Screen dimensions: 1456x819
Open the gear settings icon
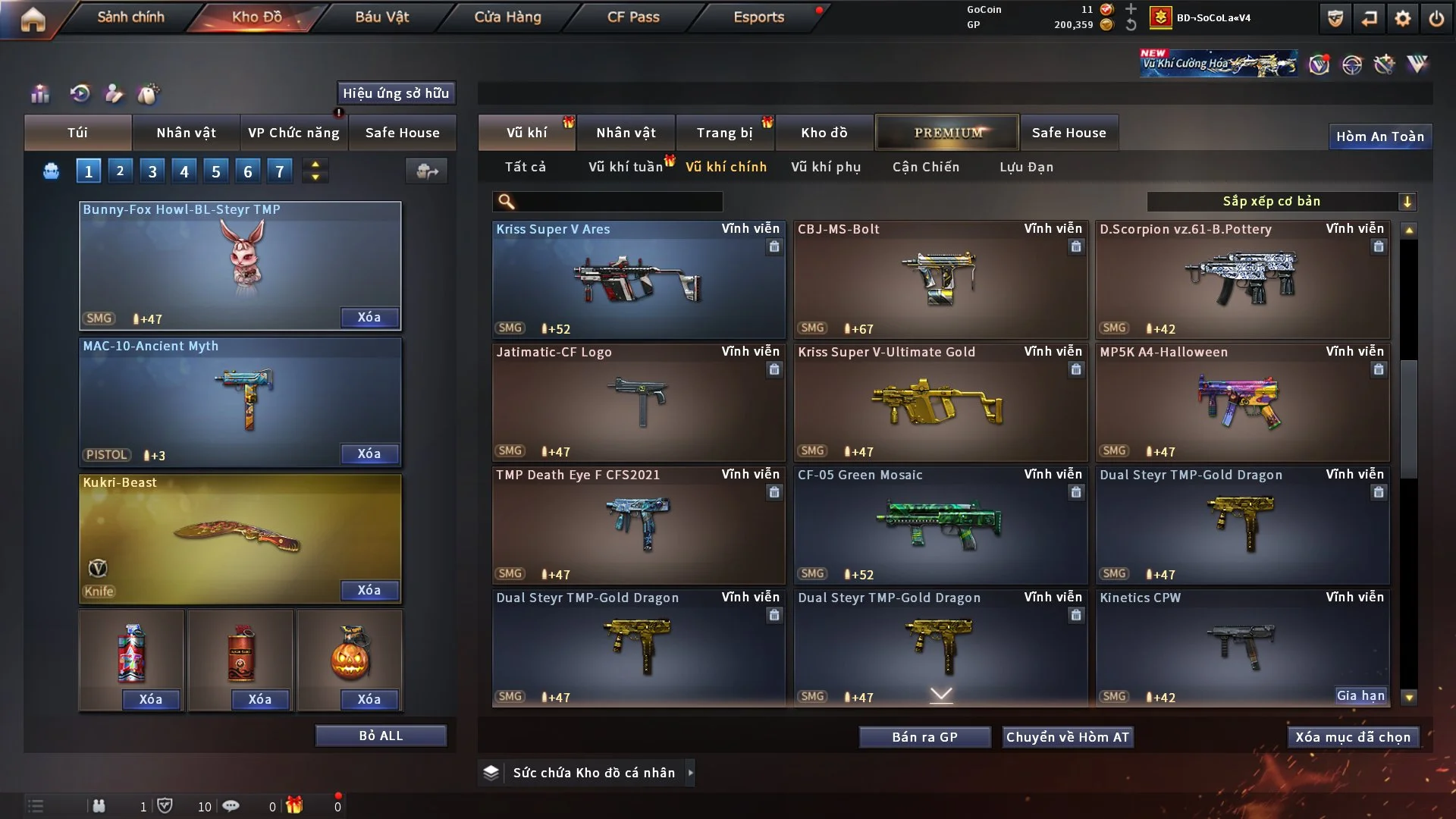pyautogui.click(x=1403, y=18)
